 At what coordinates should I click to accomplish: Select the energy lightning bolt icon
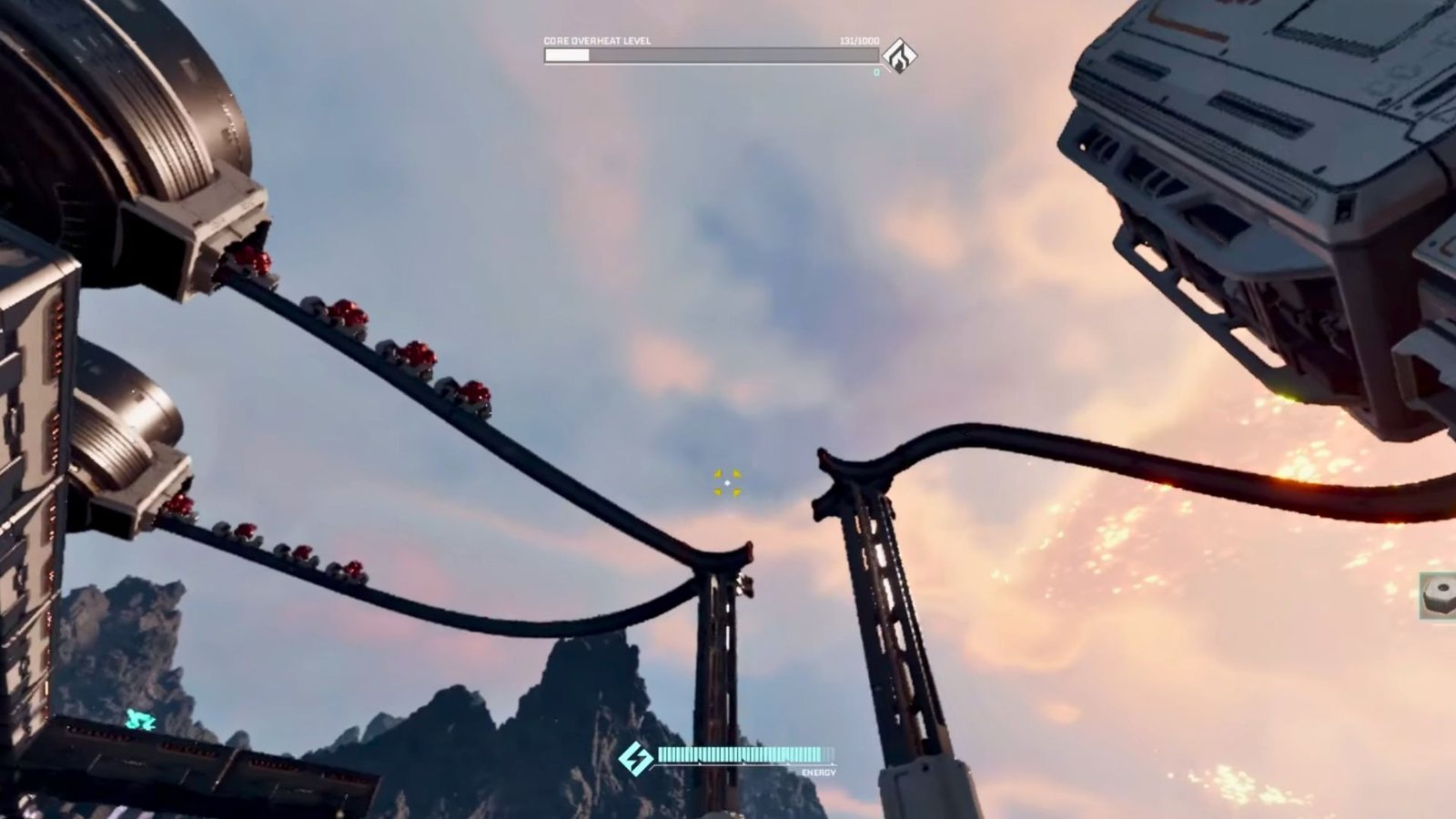tap(634, 758)
